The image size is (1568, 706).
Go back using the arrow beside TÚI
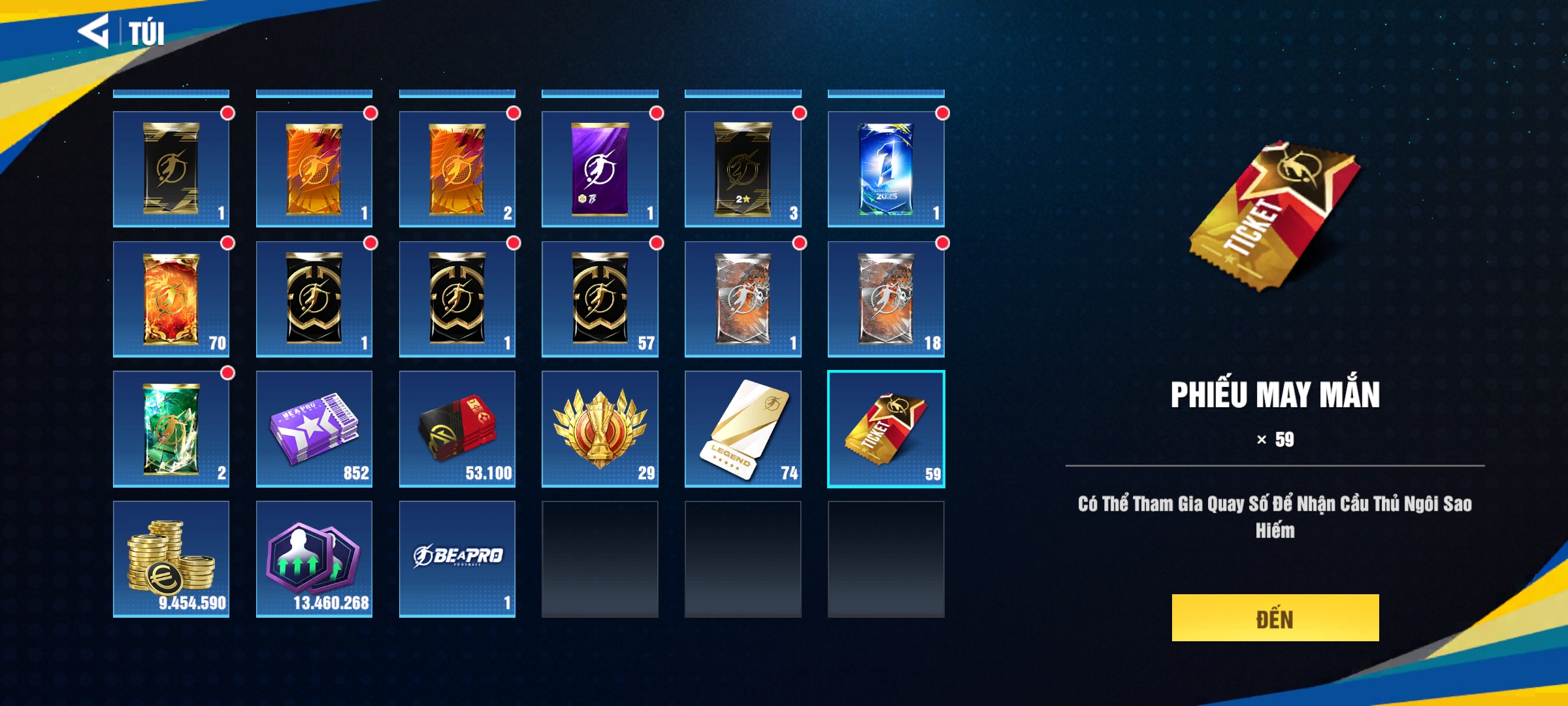pyautogui.click(x=93, y=31)
